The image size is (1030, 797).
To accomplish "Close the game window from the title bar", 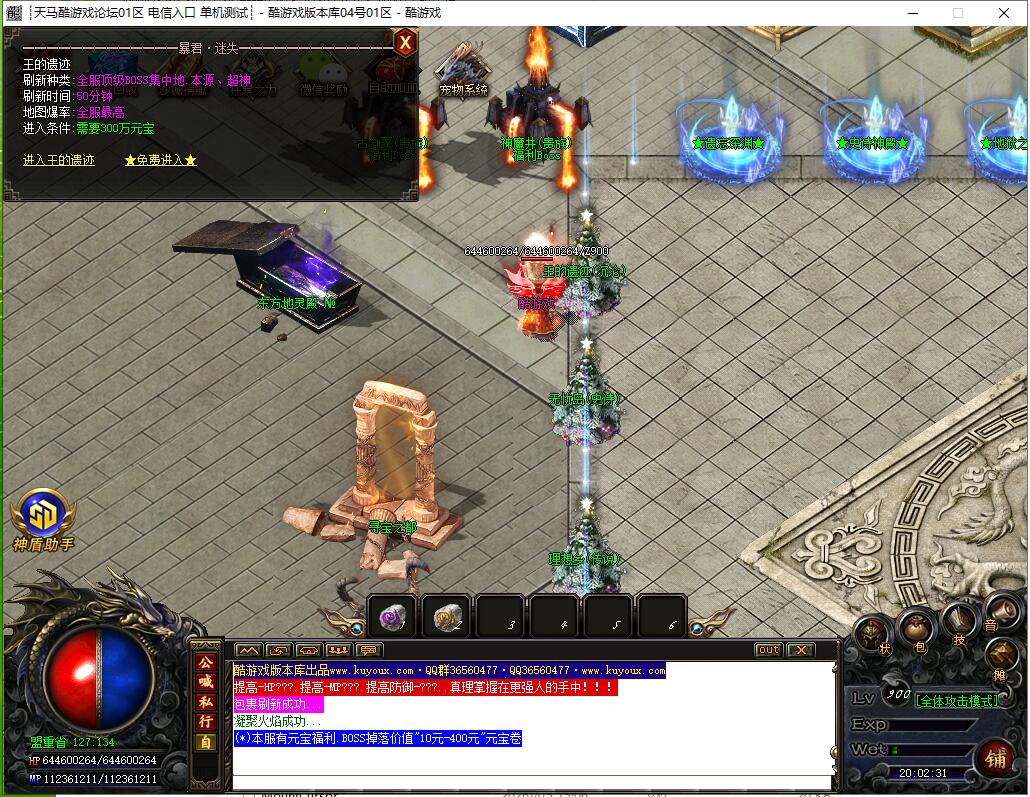I will tap(1004, 13).
